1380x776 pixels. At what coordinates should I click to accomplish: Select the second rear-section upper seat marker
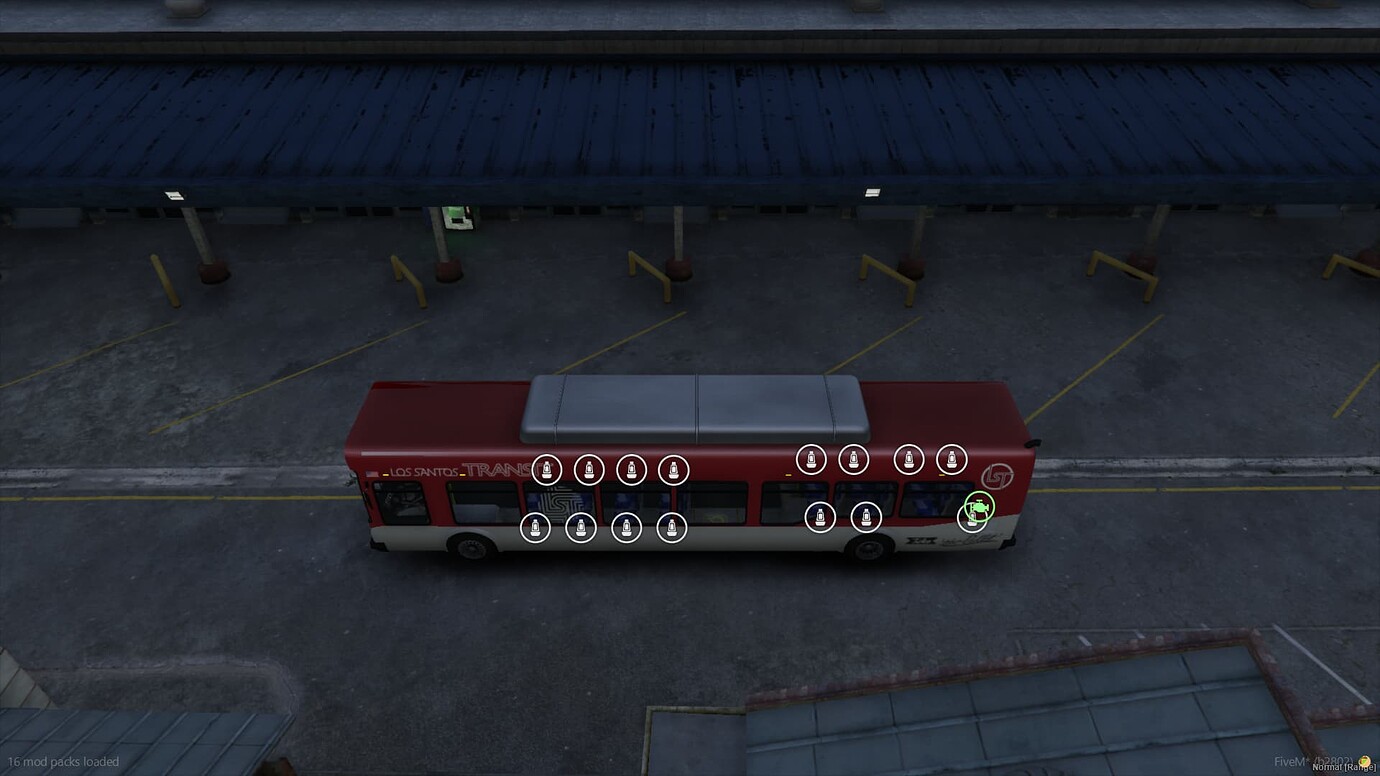pyautogui.click(x=853, y=458)
